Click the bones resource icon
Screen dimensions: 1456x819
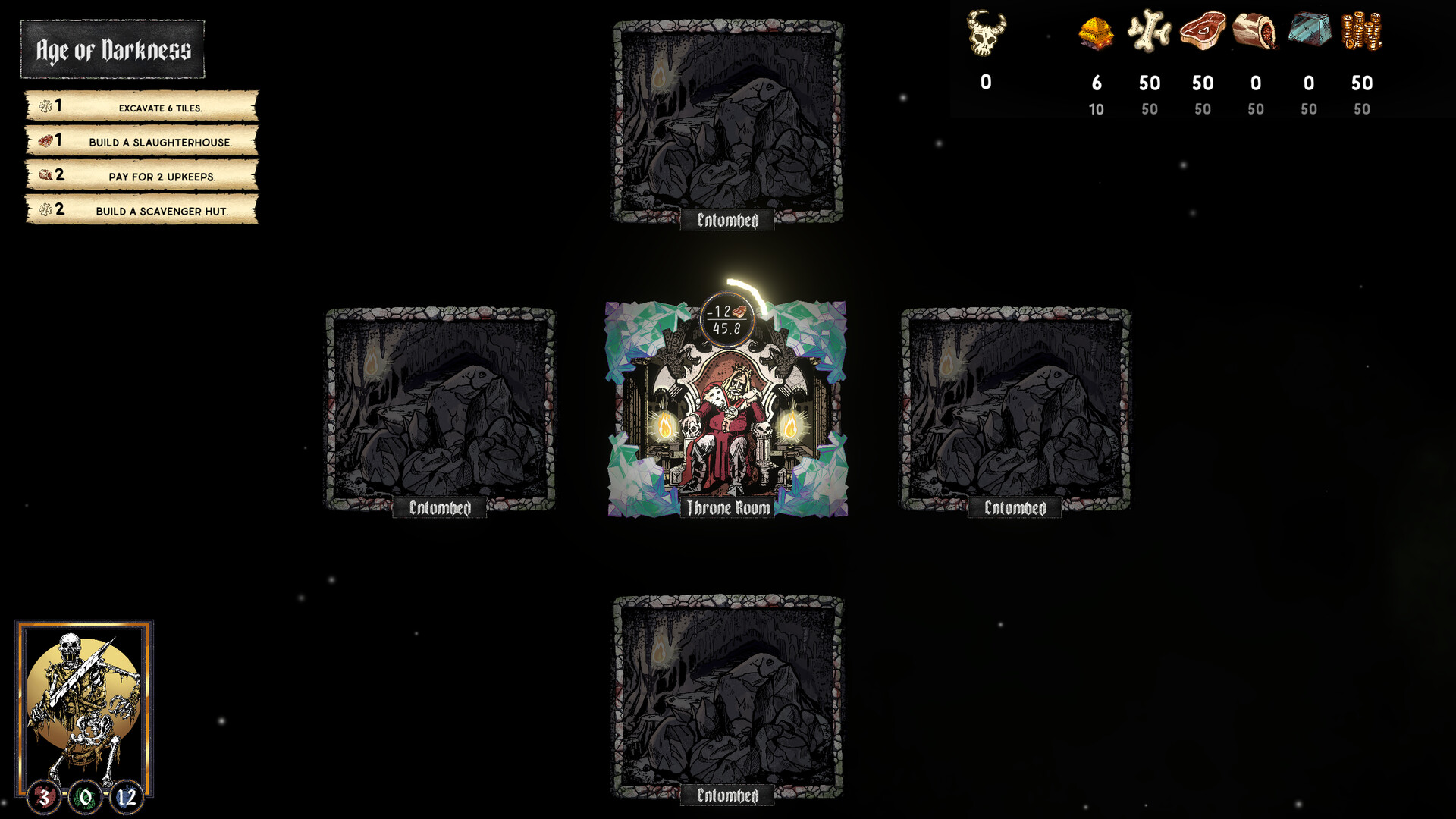(x=1150, y=32)
